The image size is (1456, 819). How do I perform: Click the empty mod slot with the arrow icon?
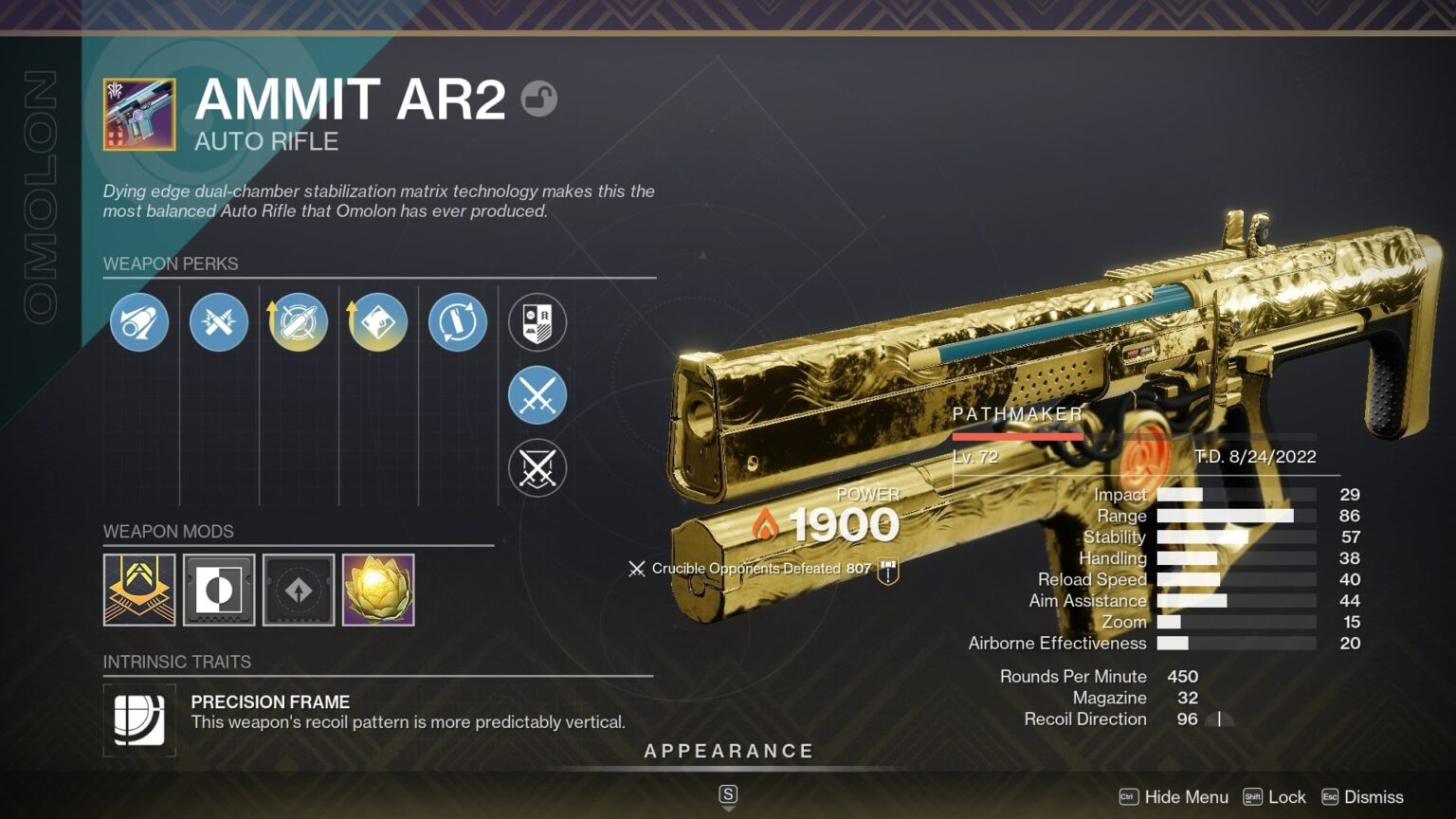tap(298, 590)
